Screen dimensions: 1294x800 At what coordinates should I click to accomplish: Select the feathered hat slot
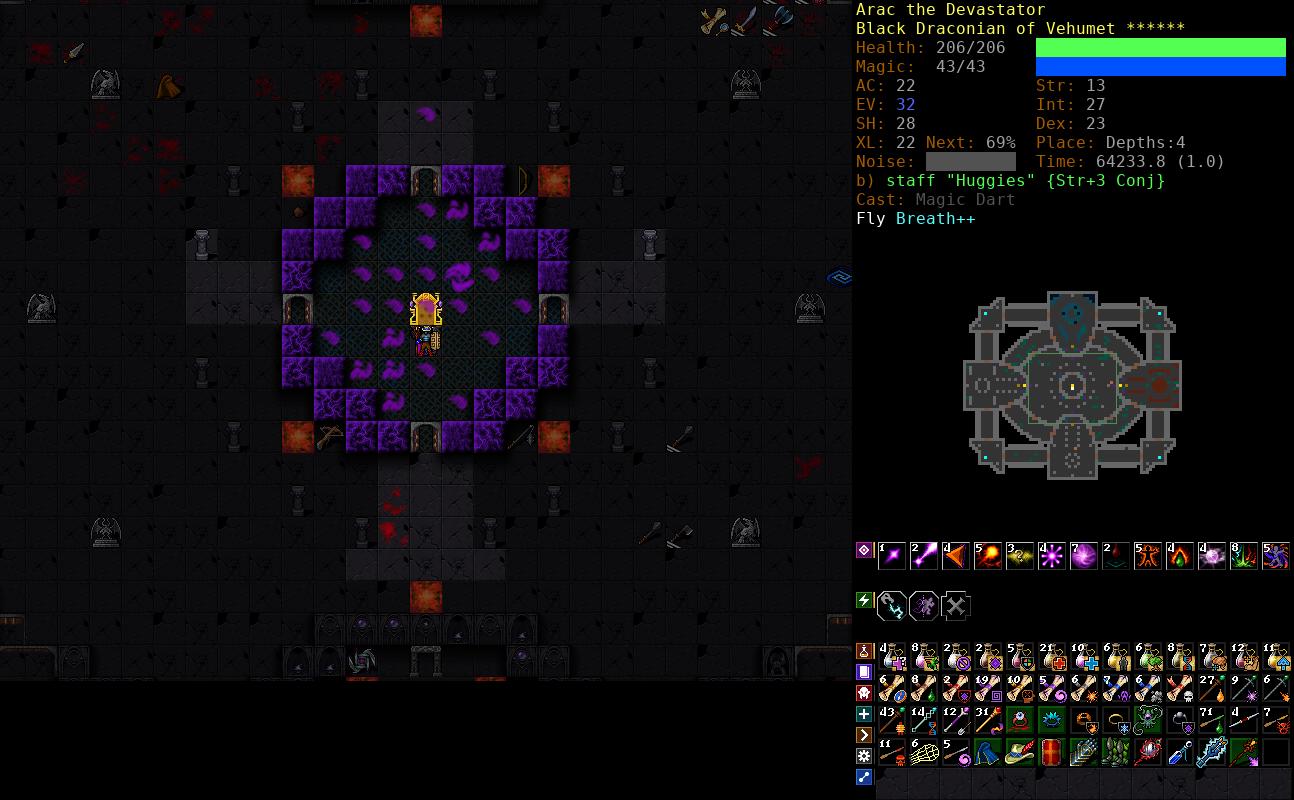coord(1020,752)
